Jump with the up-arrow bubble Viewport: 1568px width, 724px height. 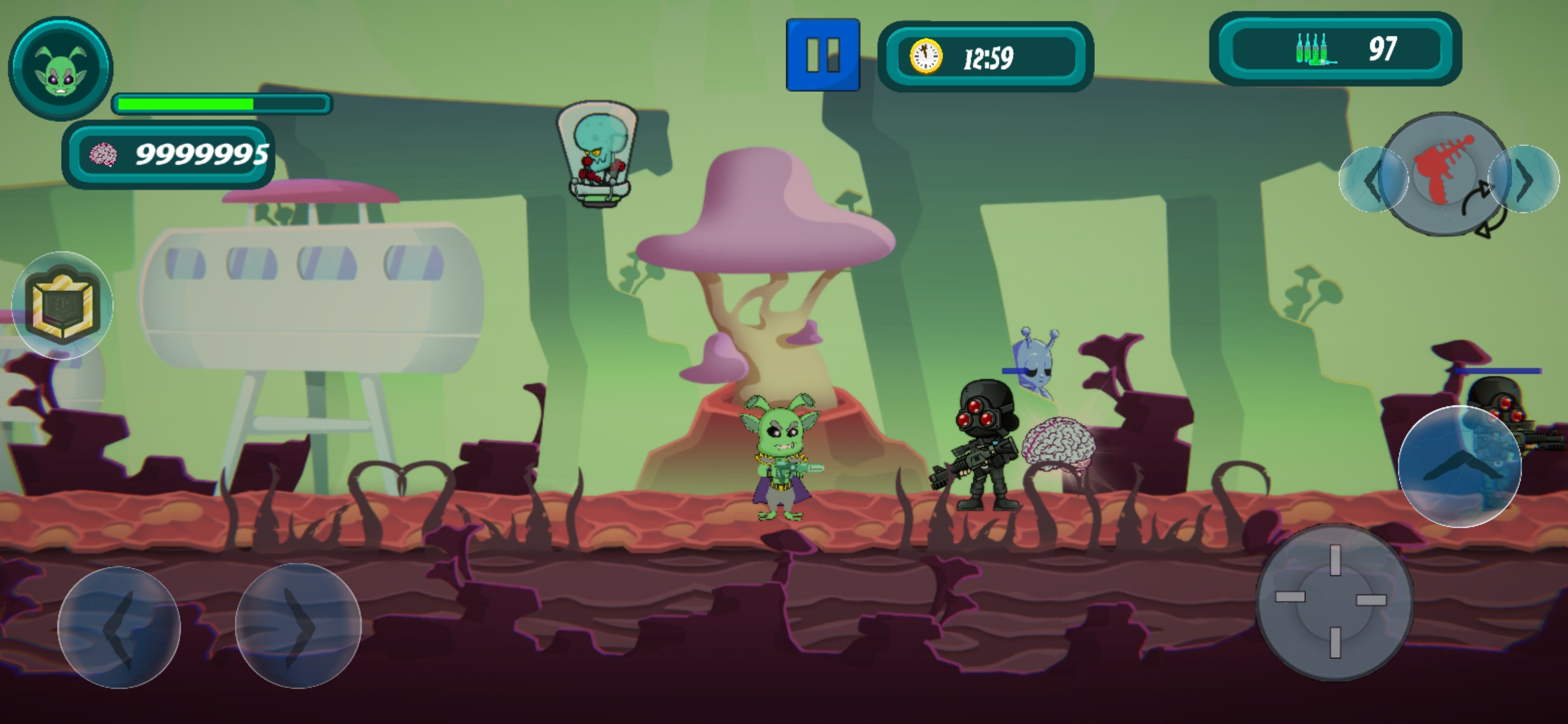point(1459,467)
